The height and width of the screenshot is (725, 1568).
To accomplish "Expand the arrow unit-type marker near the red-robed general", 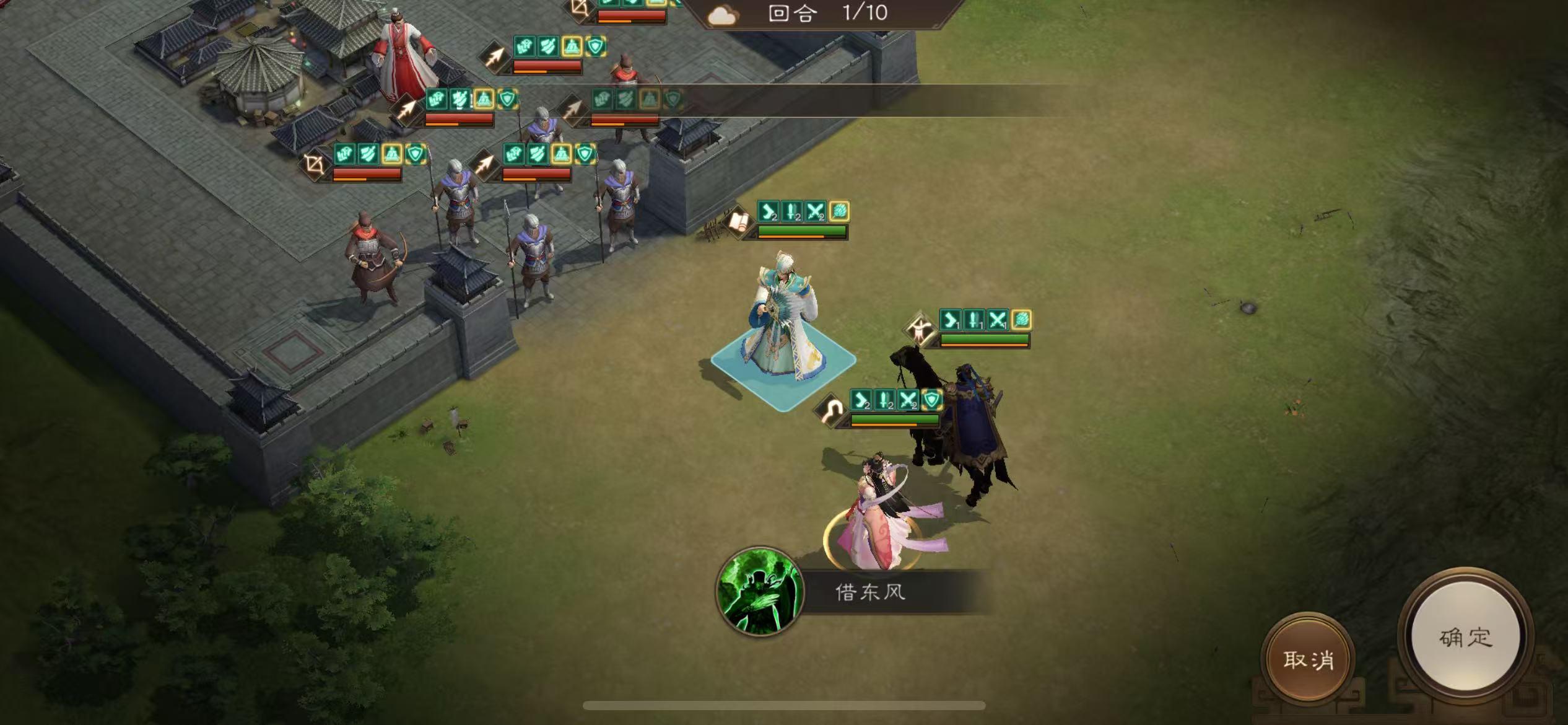I will [495, 57].
